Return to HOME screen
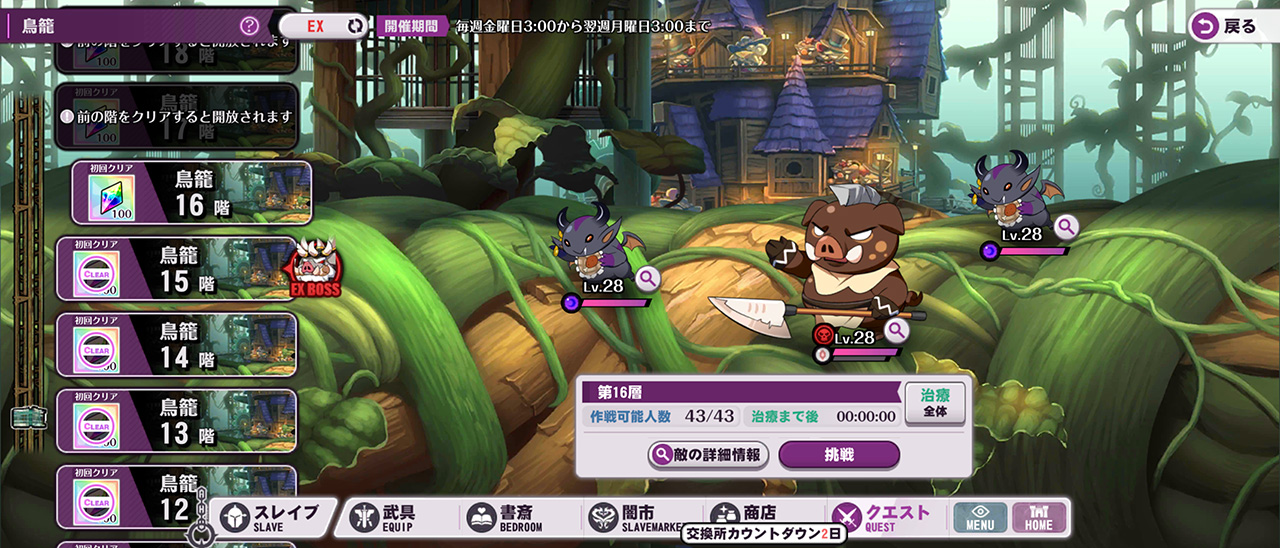 (1039, 517)
